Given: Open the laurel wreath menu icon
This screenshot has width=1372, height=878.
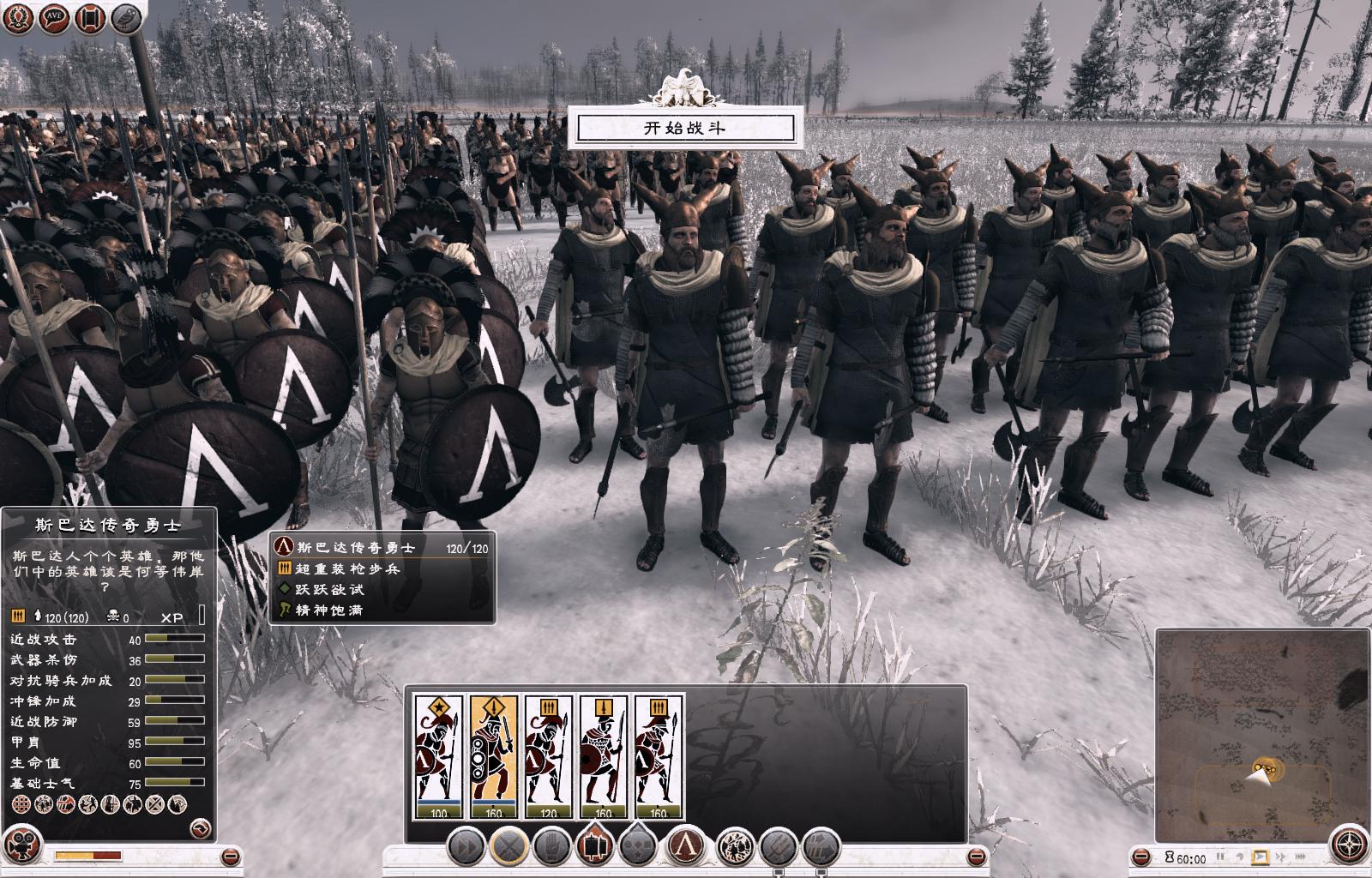Looking at the screenshot, I should (x=19, y=18).
